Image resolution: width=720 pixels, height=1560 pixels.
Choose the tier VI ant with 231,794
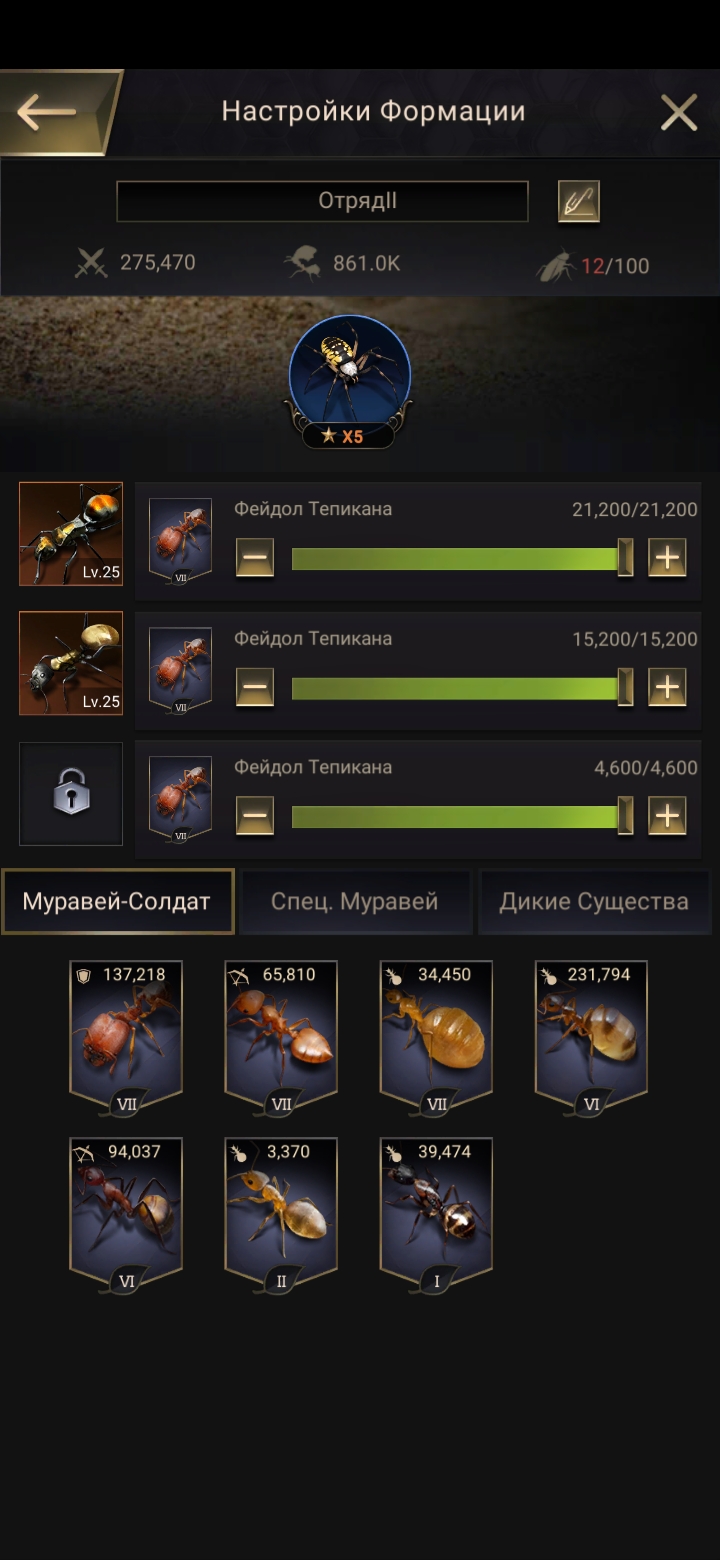coord(591,1035)
